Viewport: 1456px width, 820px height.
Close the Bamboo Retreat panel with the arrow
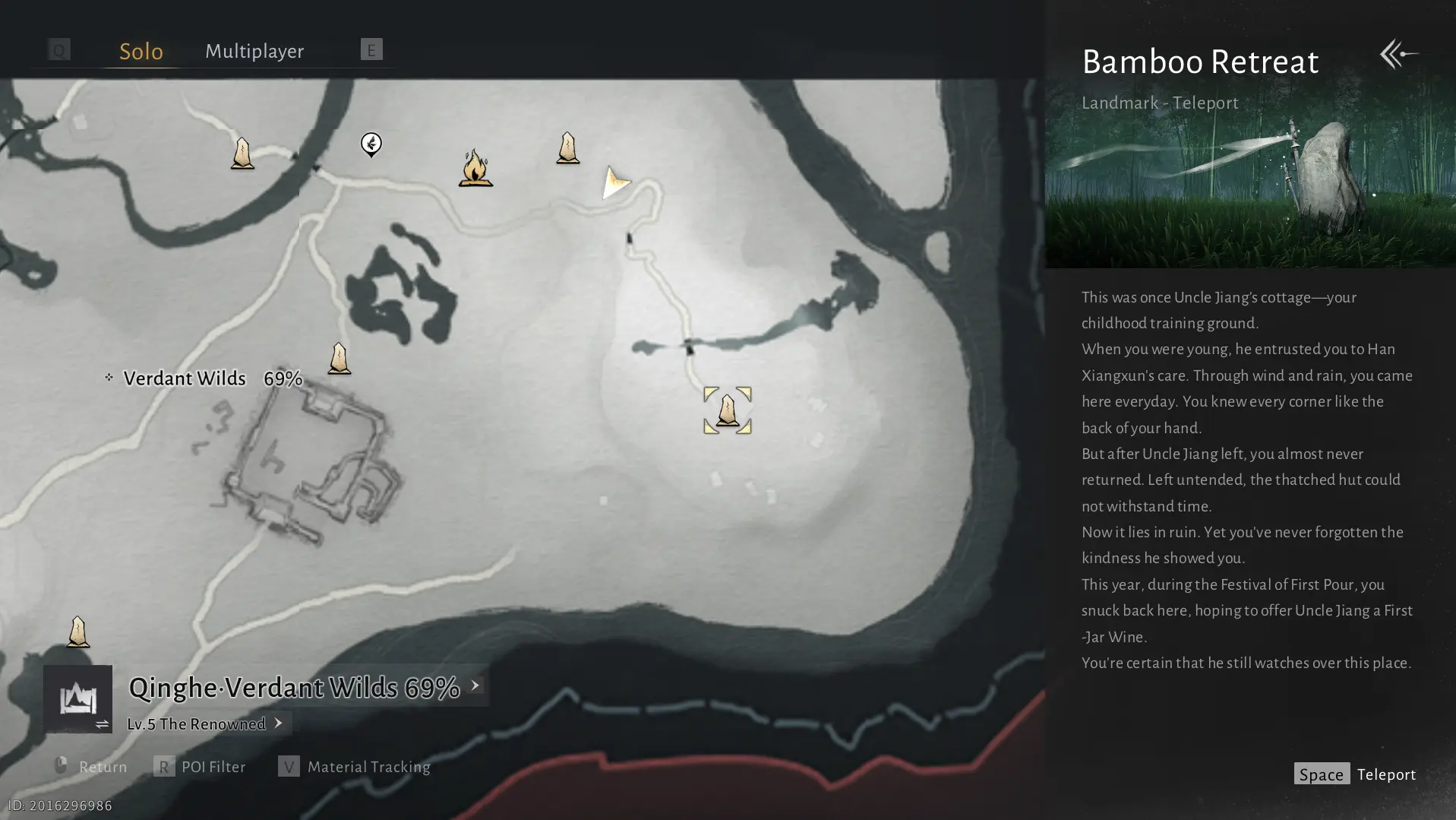click(1398, 54)
